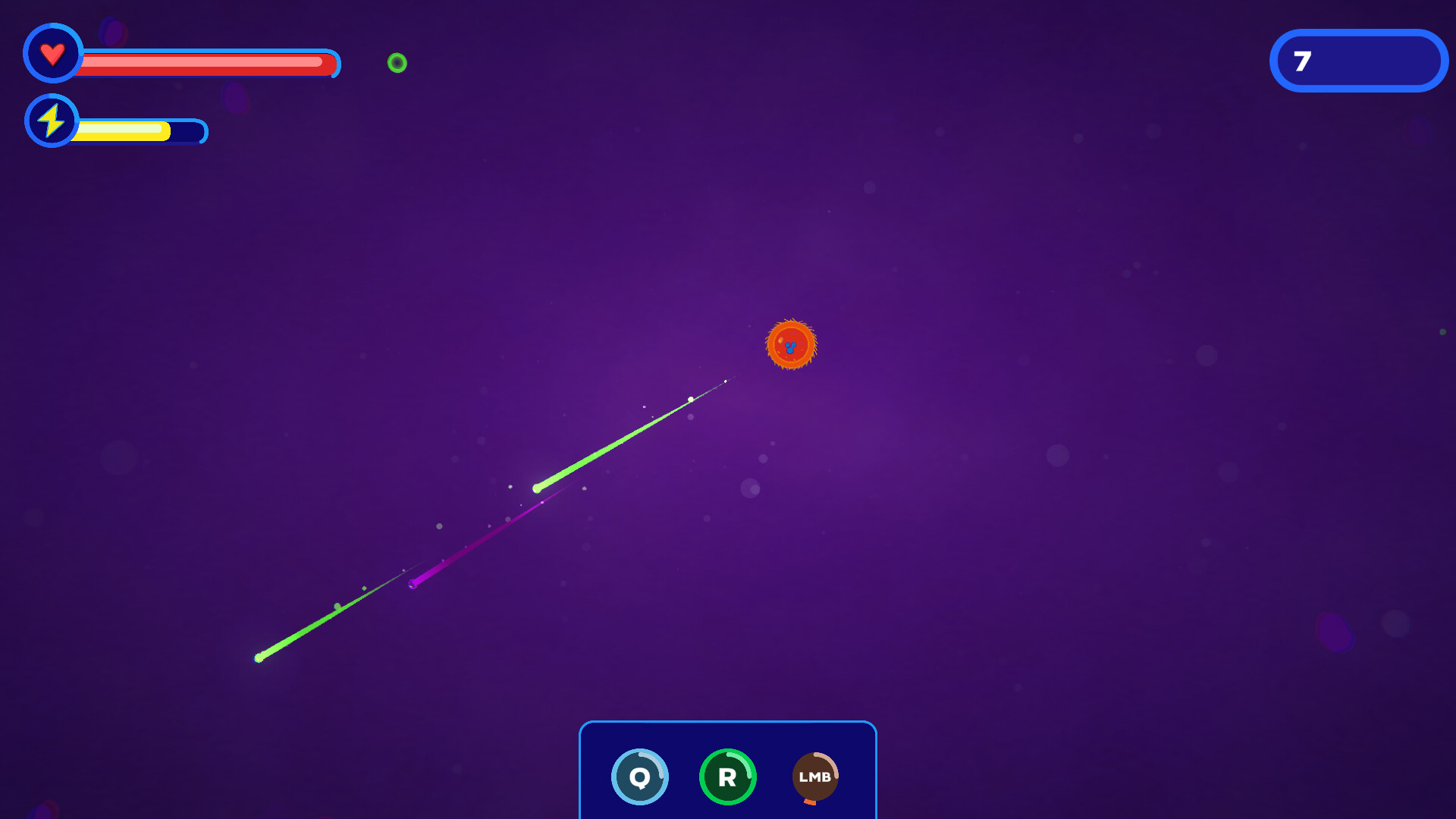Select the R ability icon
This screenshot has height=819, width=1456.
point(727,776)
